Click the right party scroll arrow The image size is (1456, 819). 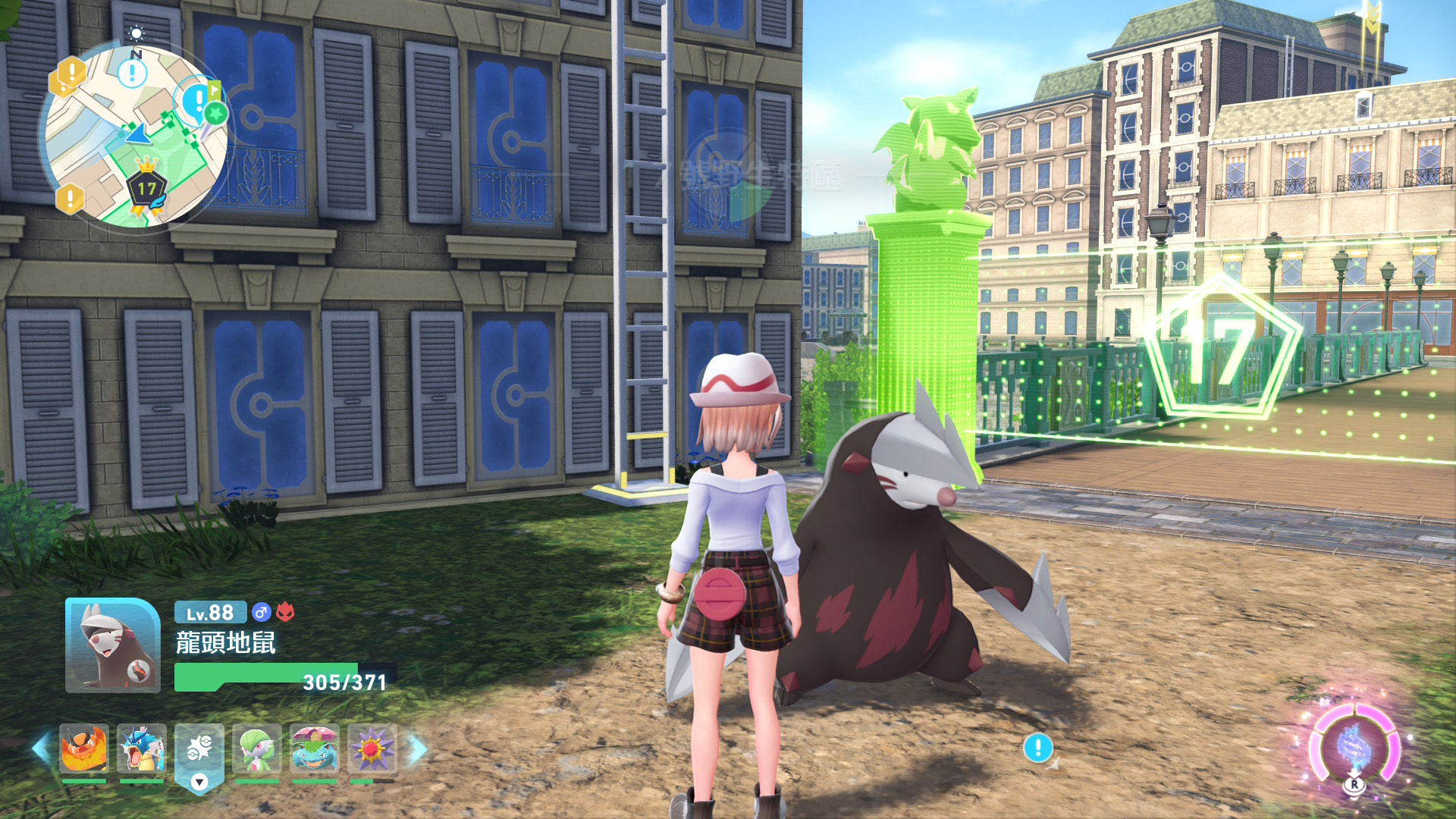point(417,748)
